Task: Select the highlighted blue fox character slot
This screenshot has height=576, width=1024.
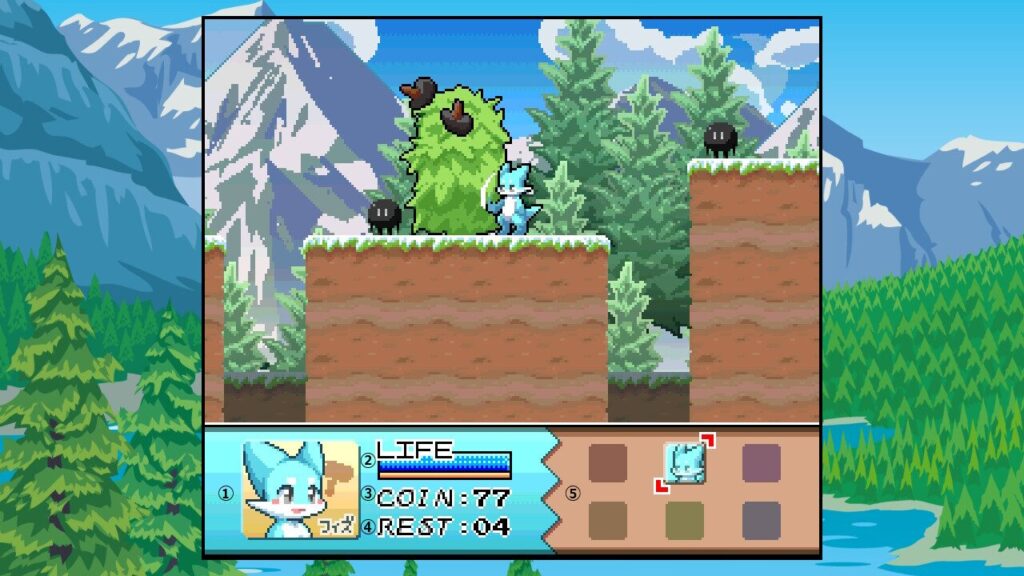Action: coord(685,462)
